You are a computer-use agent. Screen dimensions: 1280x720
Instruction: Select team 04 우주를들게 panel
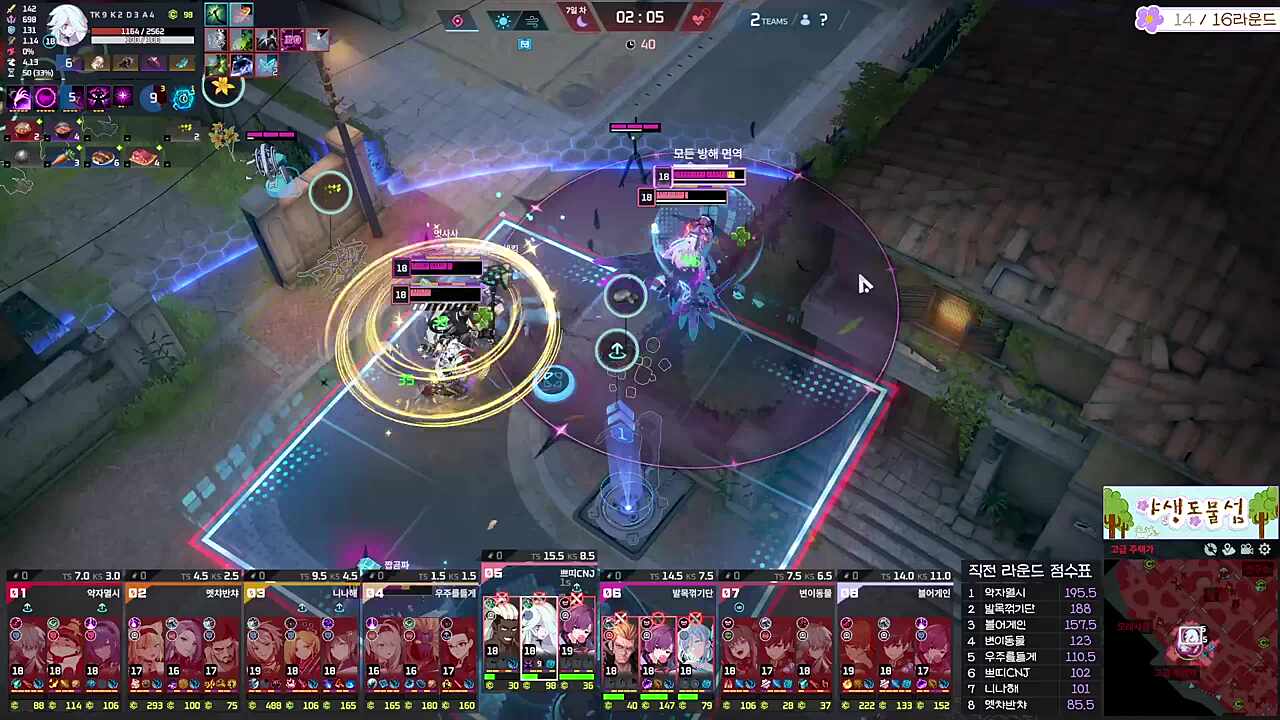tap(420, 640)
